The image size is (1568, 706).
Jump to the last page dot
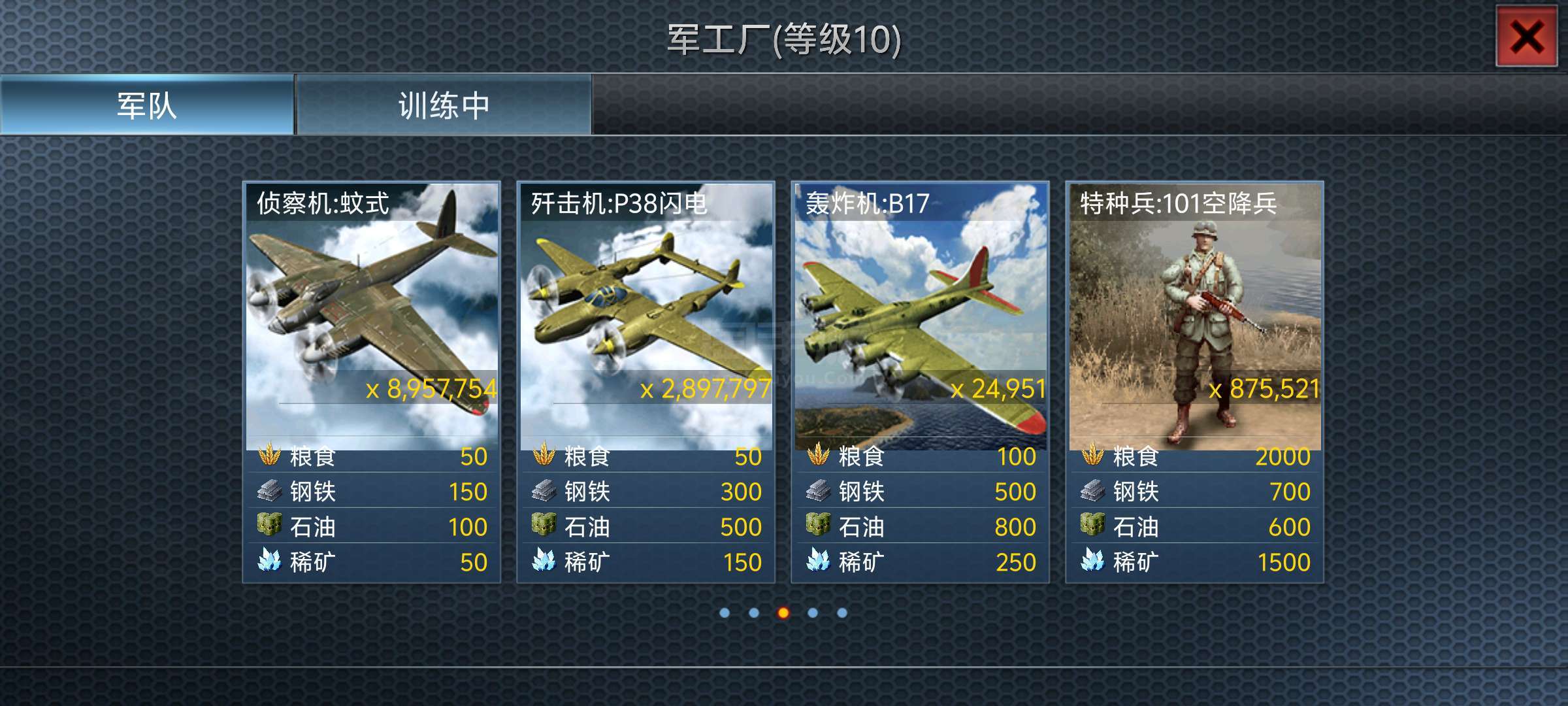click(842, 613)
